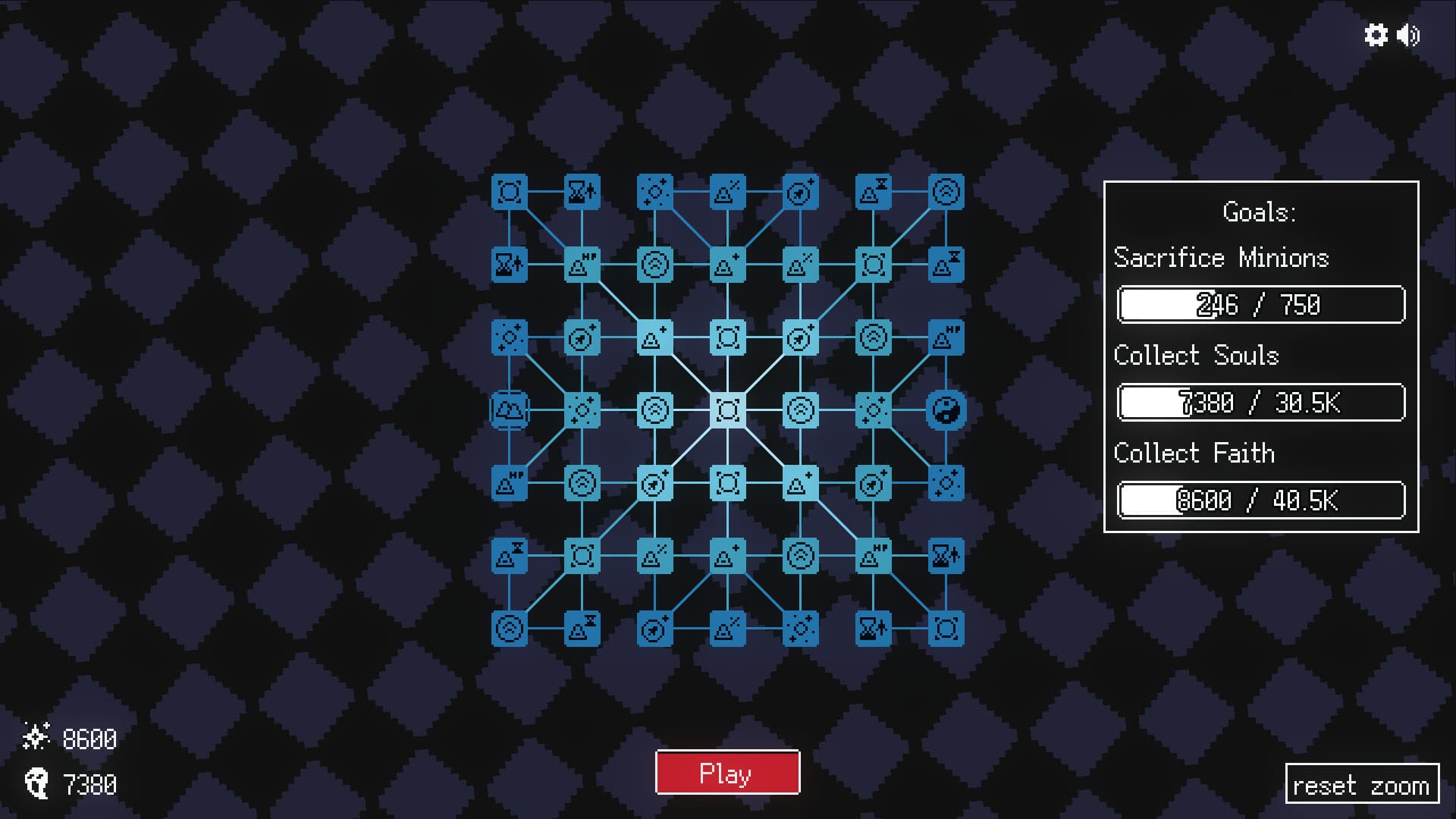Select the top-left corner node of the grid
The width and height of the screenshot is (1456, 819).
(x=510, y=192)
